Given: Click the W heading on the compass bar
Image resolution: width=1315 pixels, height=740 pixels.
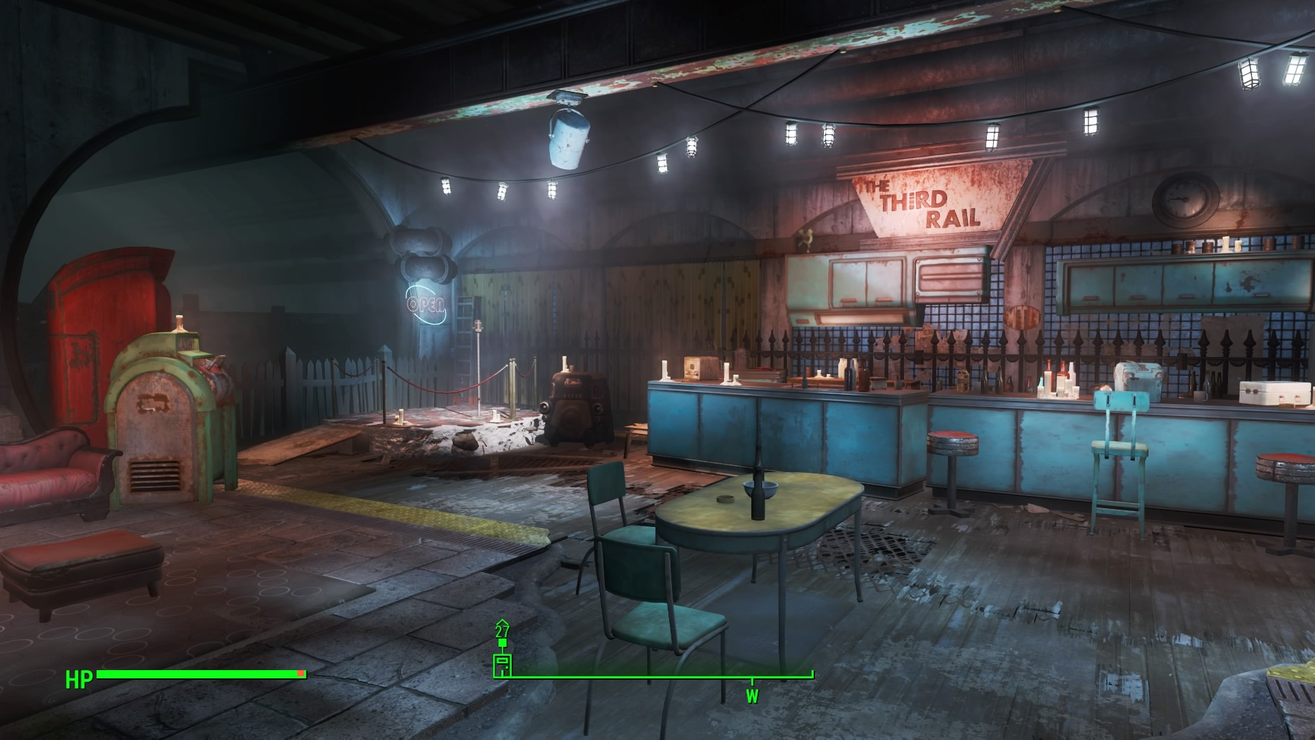Looking at the screenshot, I should [751, 695].
